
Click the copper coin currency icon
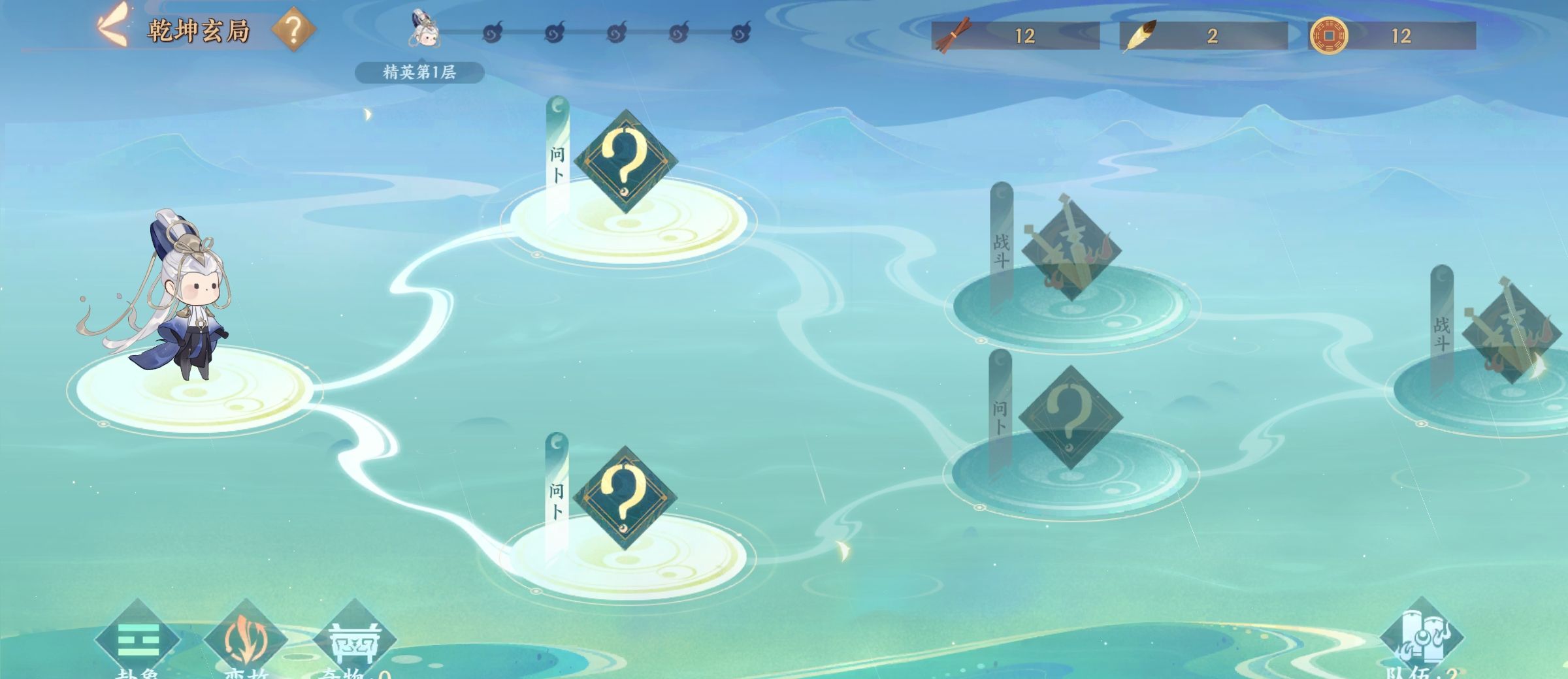click(1328, 35)
